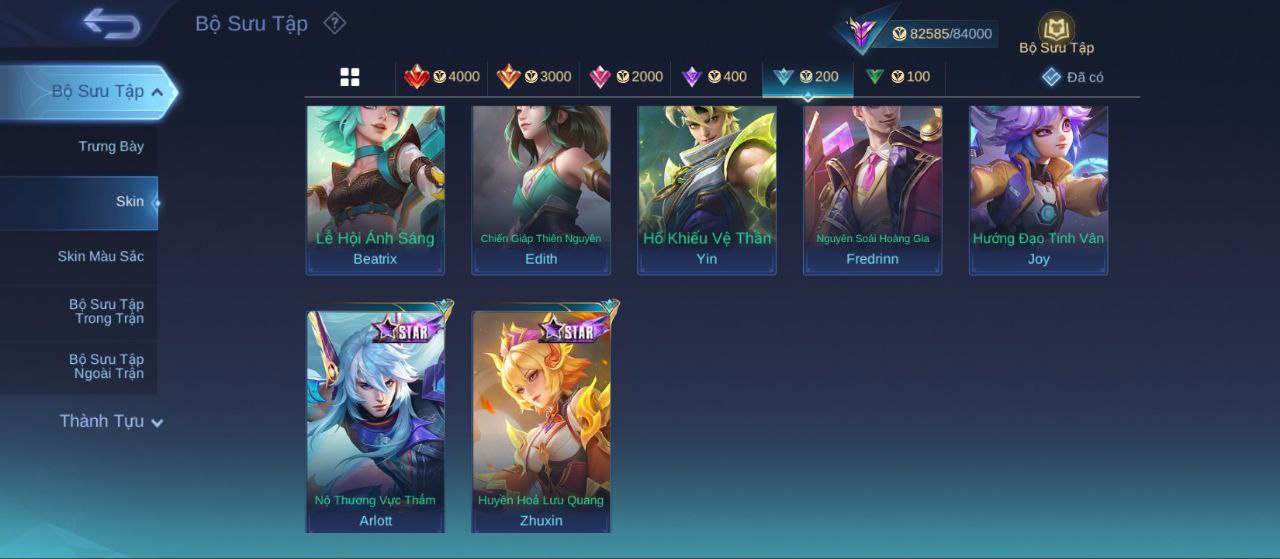Switch to the 3000 points tier tab

pos(534,77)
